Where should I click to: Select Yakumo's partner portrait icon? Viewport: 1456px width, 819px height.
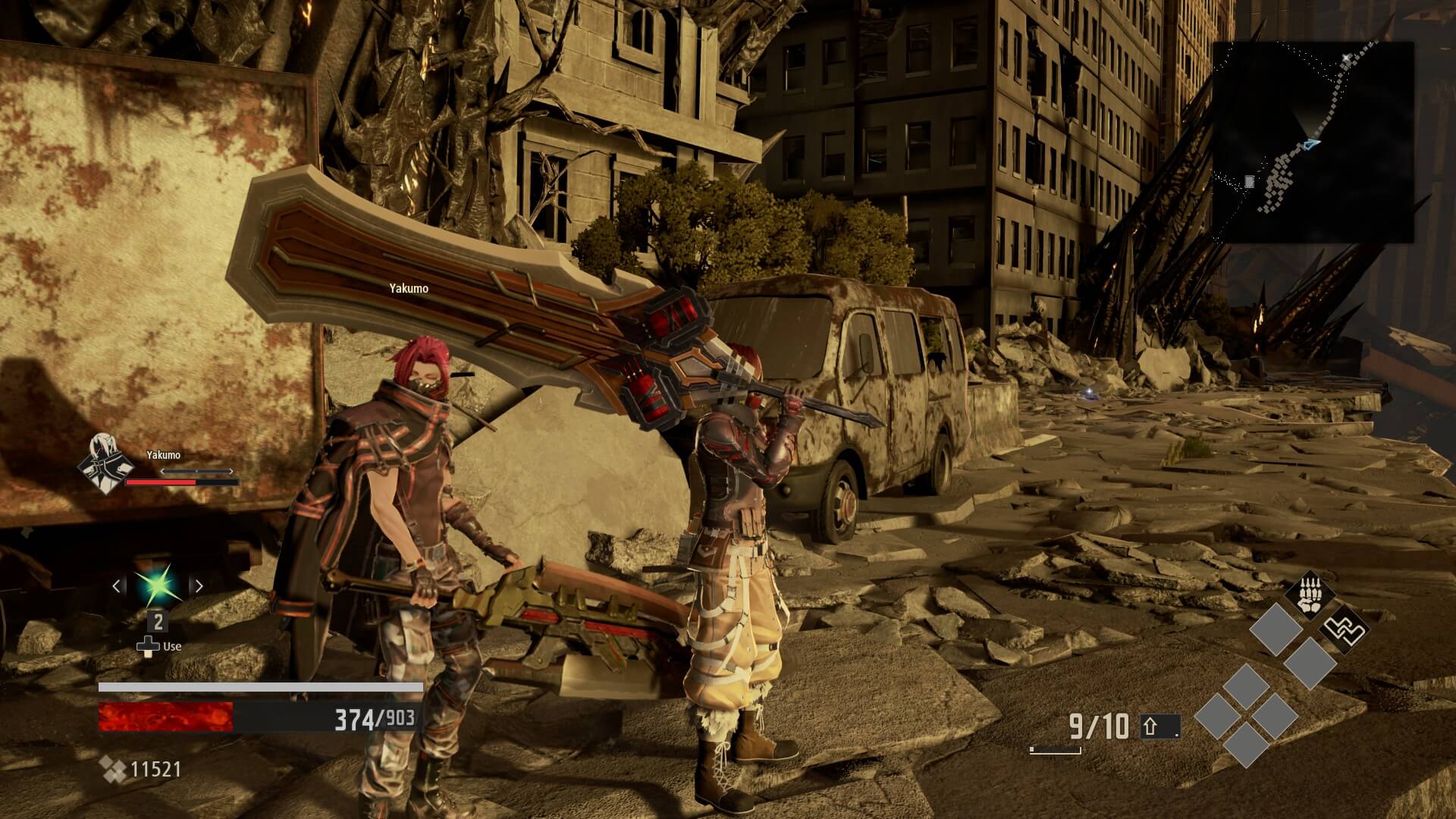point(106,462)
